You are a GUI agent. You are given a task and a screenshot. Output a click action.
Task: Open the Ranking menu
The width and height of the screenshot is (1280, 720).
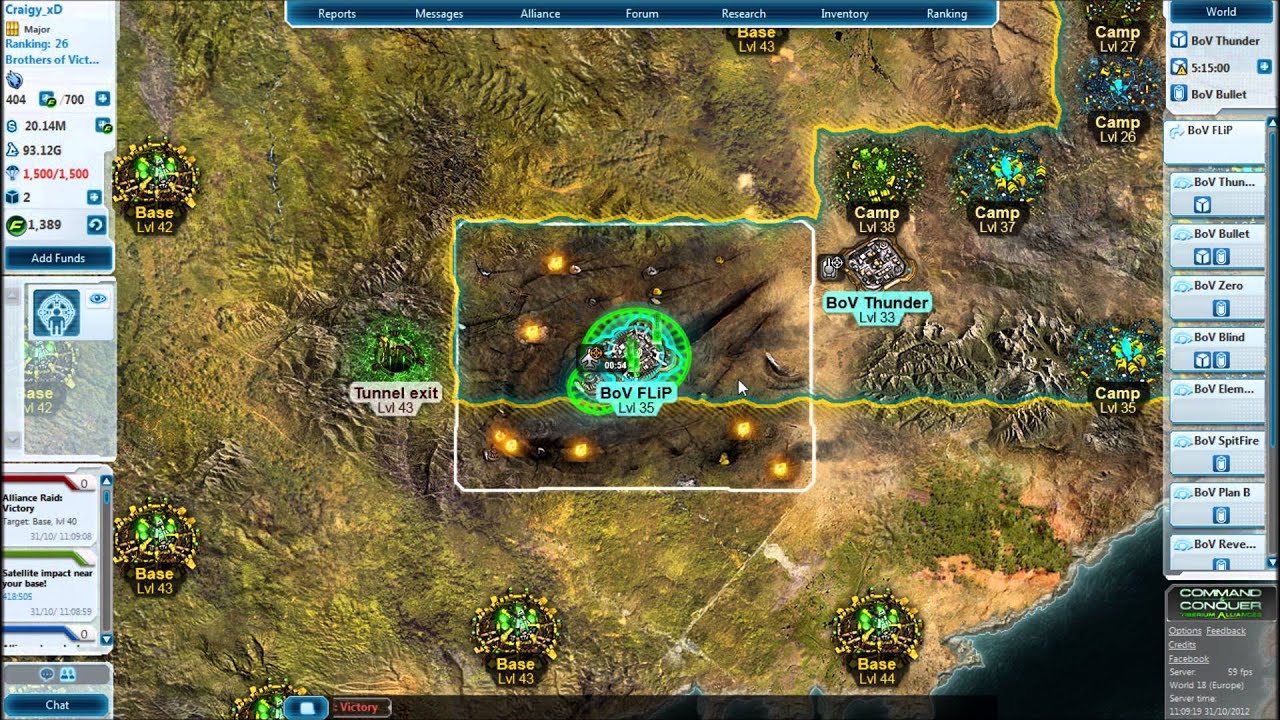946,14
